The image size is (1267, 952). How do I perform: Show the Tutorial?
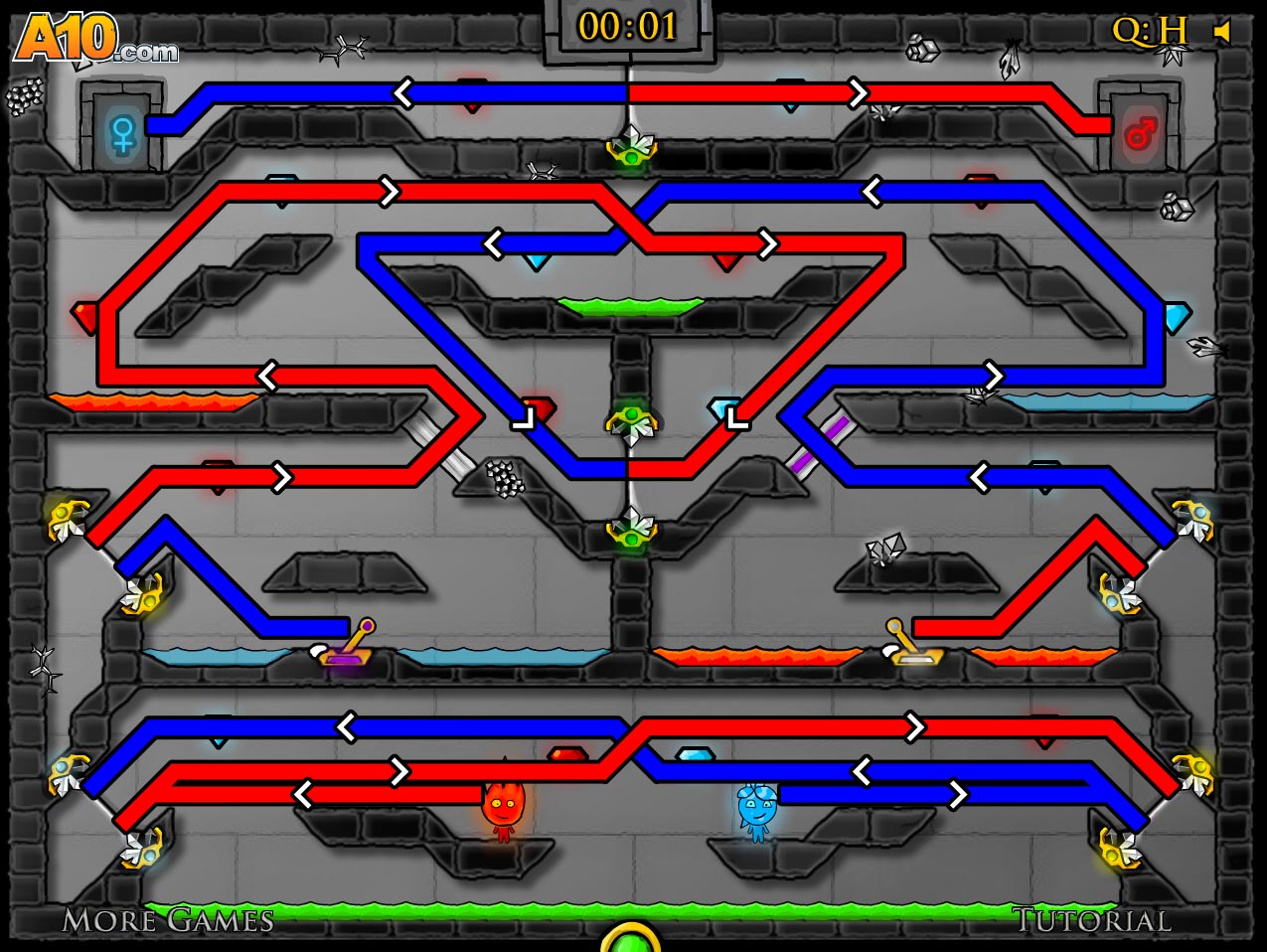pos(1091,920)
